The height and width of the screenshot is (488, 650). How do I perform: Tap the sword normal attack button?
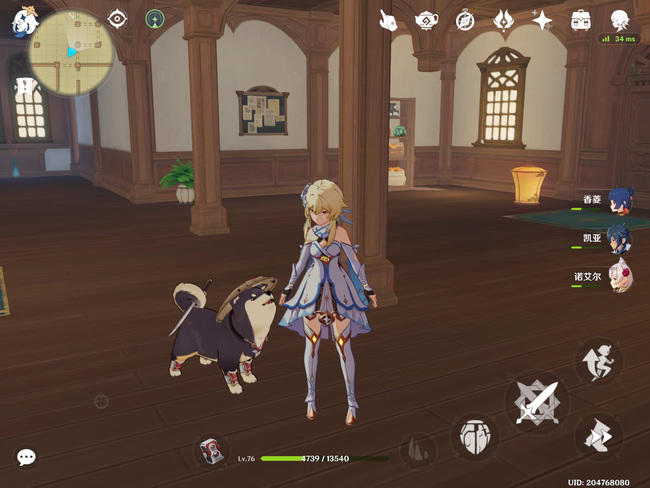pyautogui.click(x=535, y=404)
